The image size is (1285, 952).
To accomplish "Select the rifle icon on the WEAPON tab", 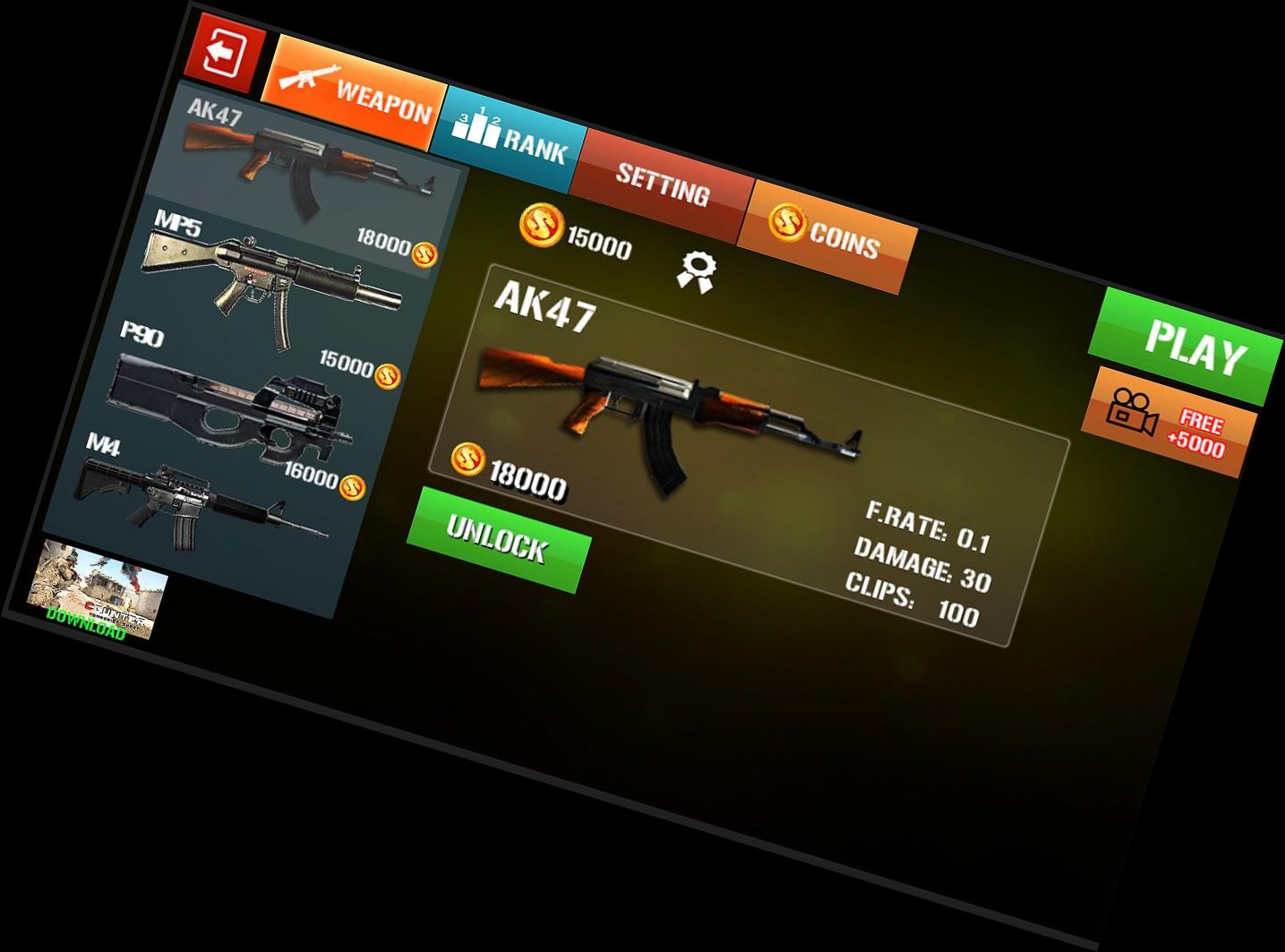I will [310, 77].
